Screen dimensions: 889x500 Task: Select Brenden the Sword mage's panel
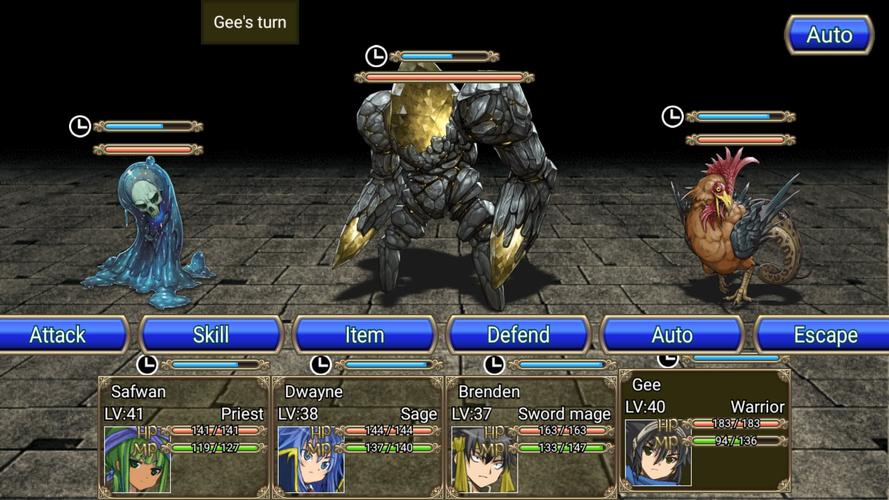tap(531, 435)
